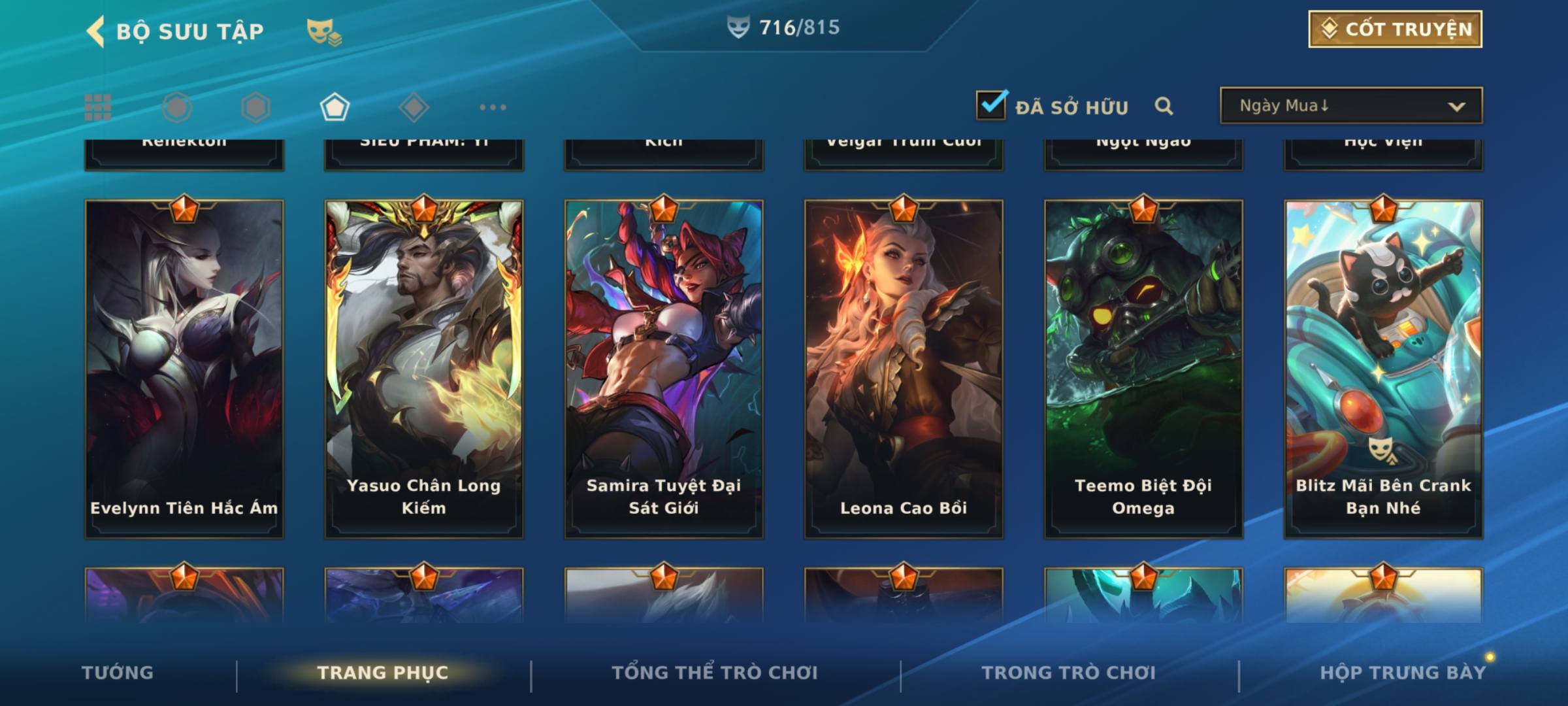The image size is (1568, 706).
Task: Switch to the Tướng tab
Action: click(118, 672)
